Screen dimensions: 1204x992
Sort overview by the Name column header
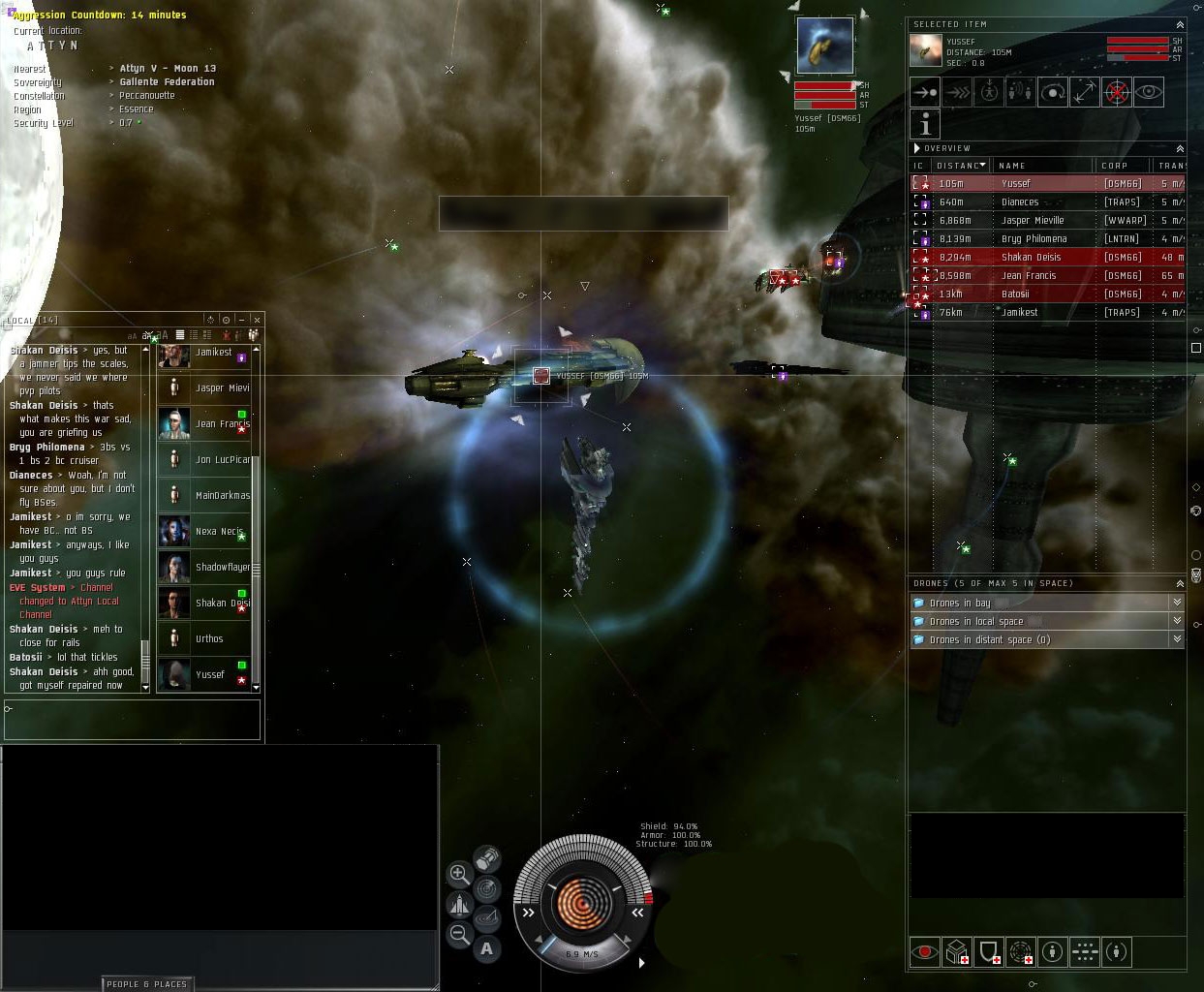(1011, 166)
